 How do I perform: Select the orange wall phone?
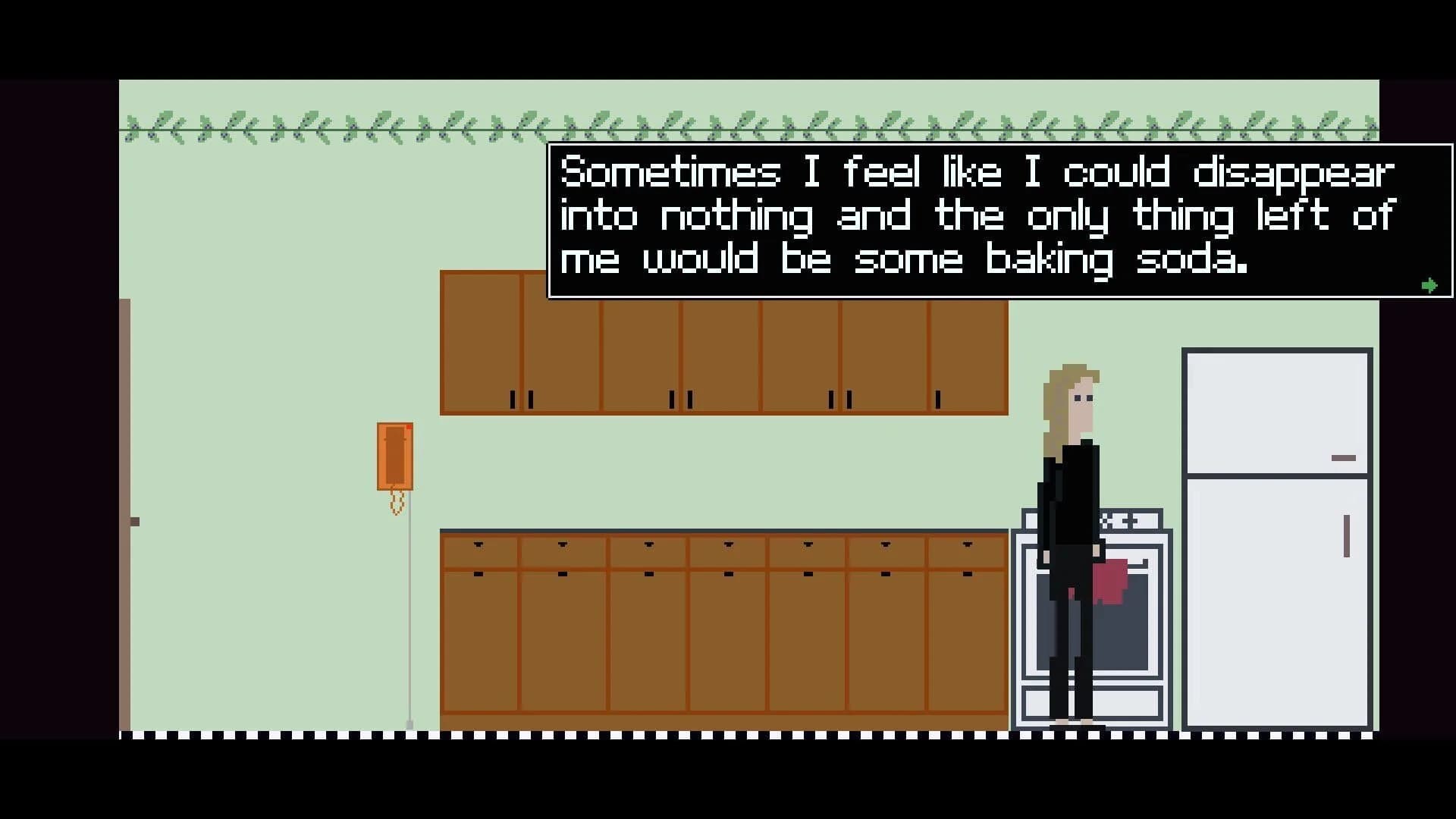(394, 455)
